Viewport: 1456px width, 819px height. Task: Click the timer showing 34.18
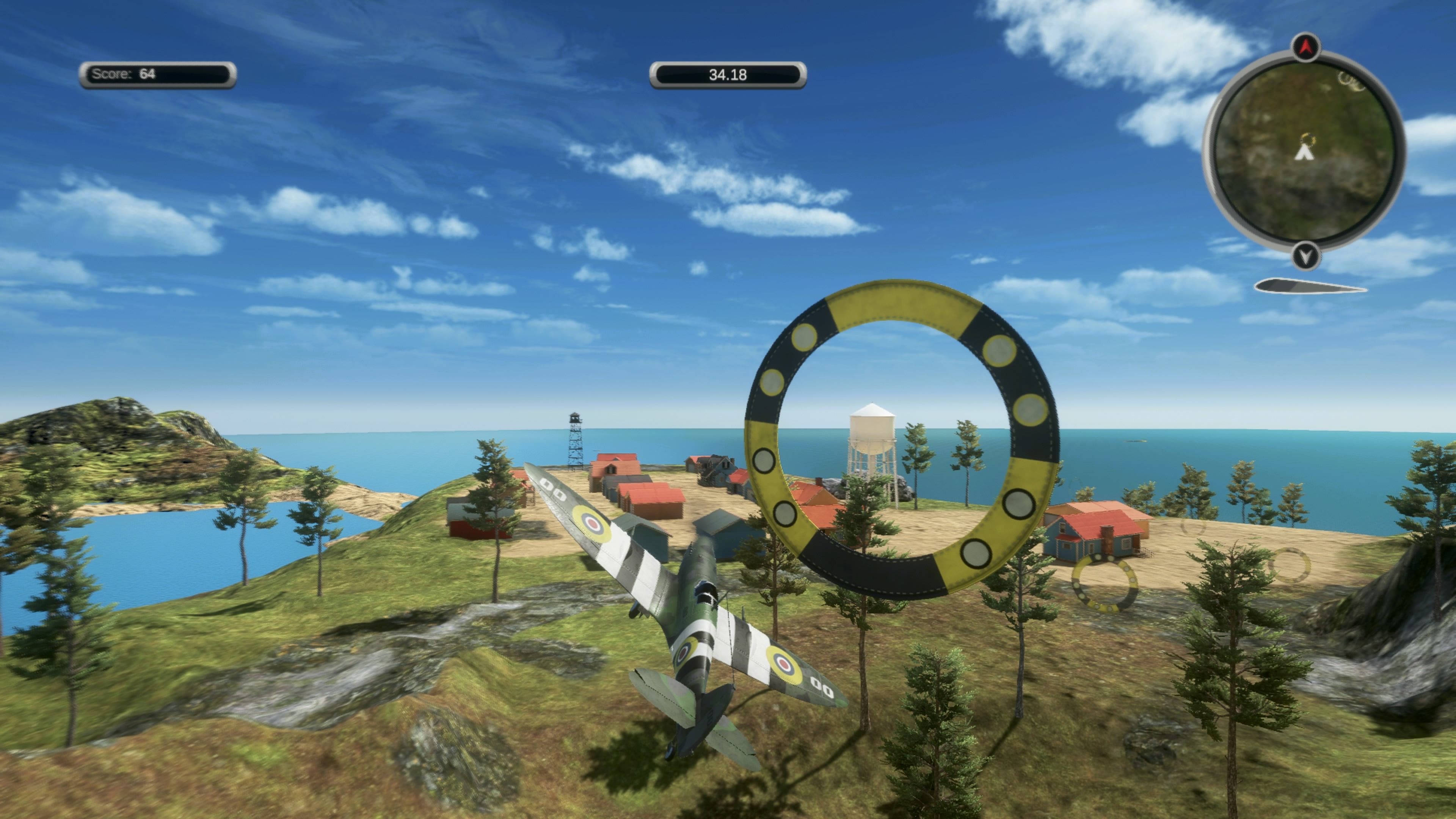728,75
